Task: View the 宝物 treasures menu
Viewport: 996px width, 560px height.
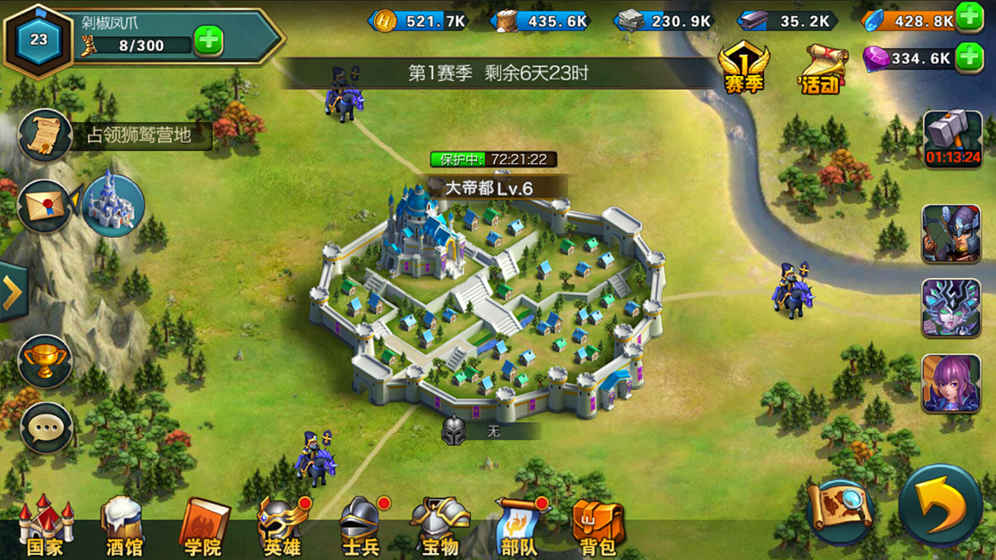Action: coord(440,525)
